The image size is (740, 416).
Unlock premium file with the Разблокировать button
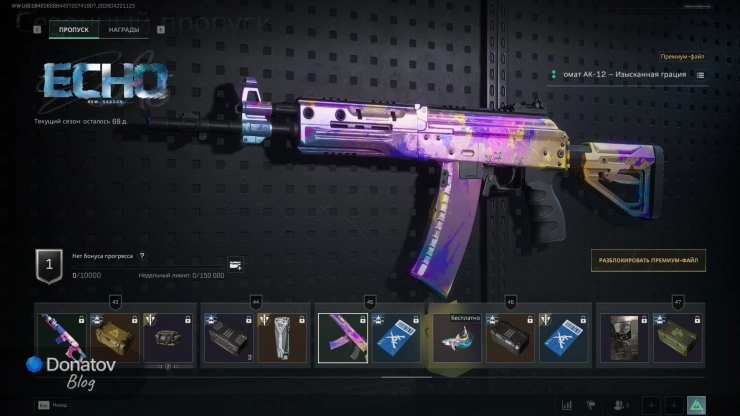648,261
